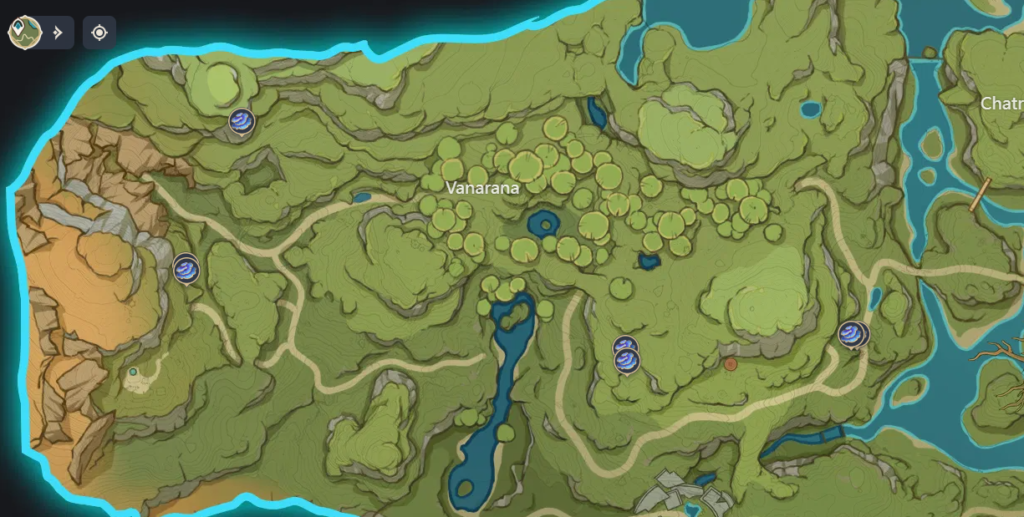Expand the panel with the arrow button
Image resolution: width=1024 pixels, height=517 pixels.
[x=58, y=32]
